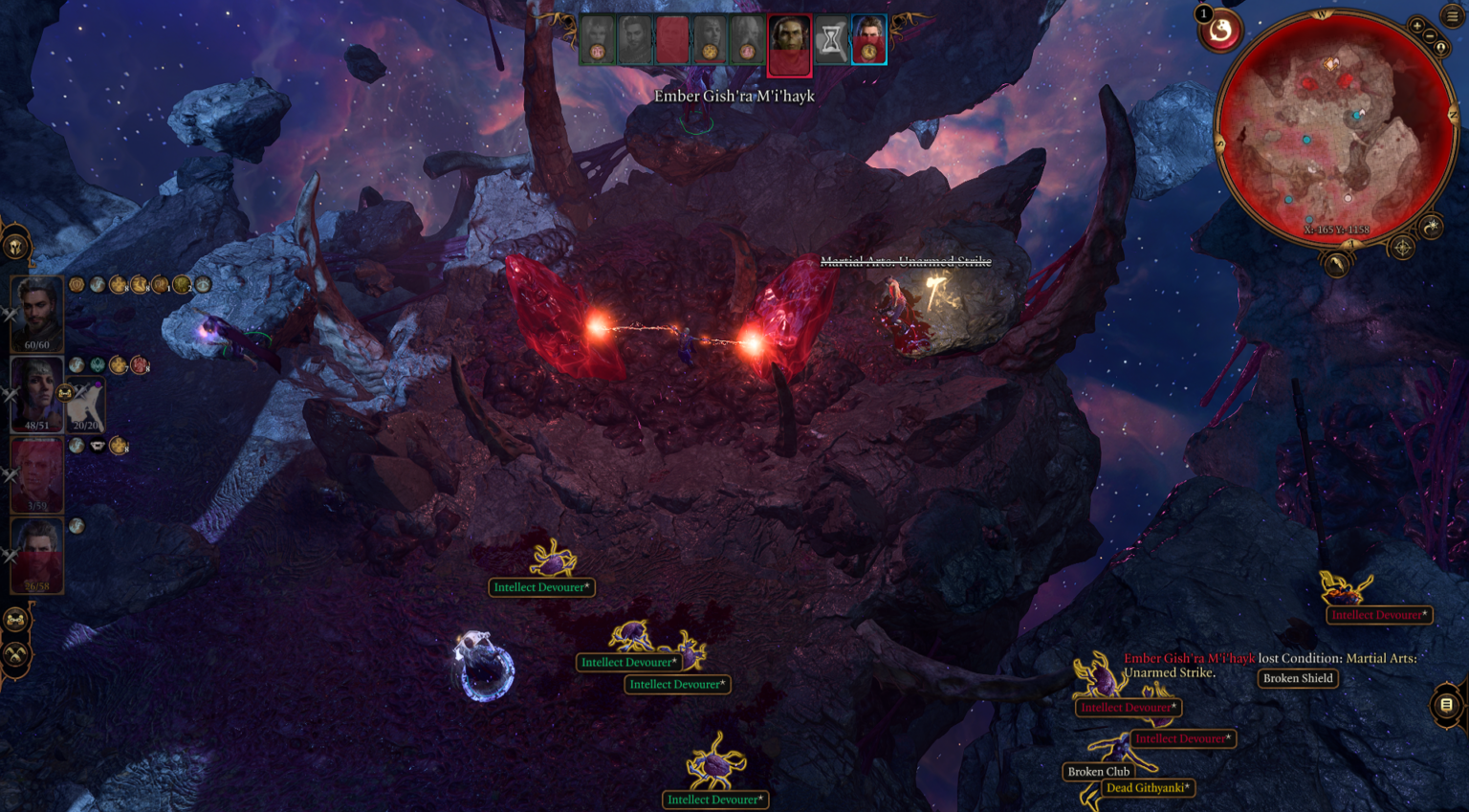Click the helmet icon above the party portraits
This screenshot has width=1469, height=812.
coord(16,246)
